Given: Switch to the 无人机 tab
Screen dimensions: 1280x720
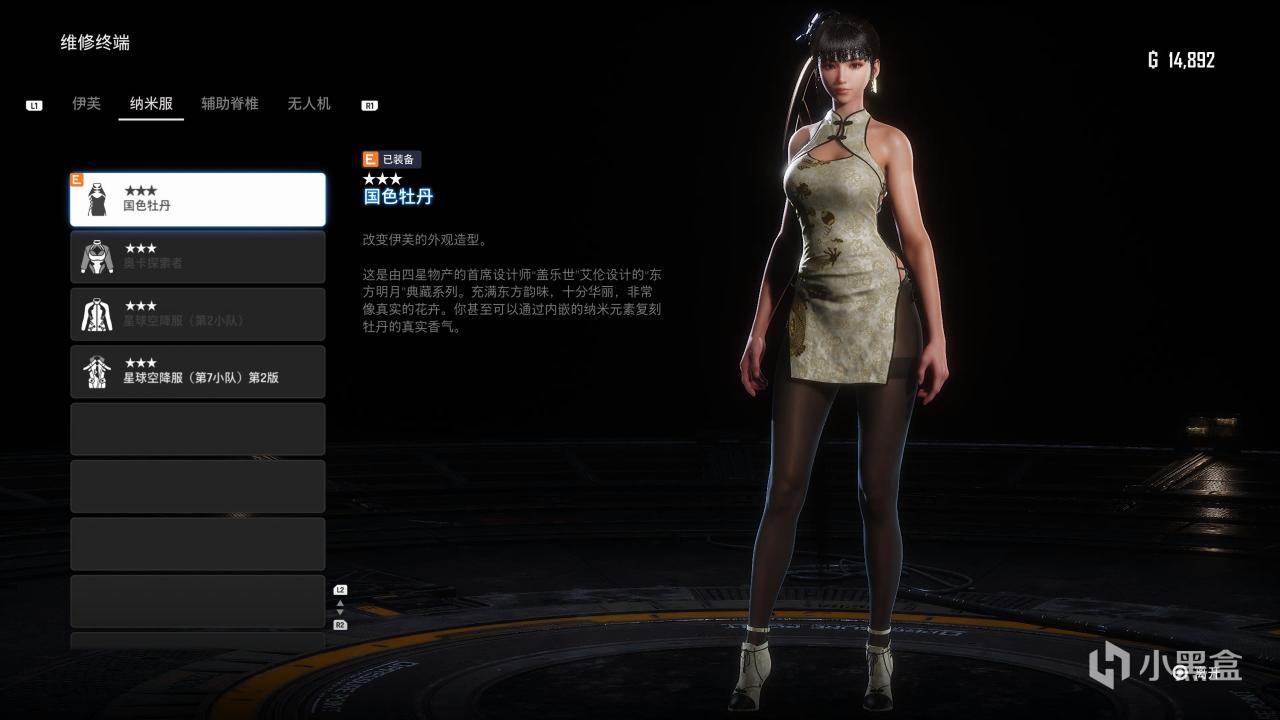Looking at the screenshot, I should click(308, 103).
